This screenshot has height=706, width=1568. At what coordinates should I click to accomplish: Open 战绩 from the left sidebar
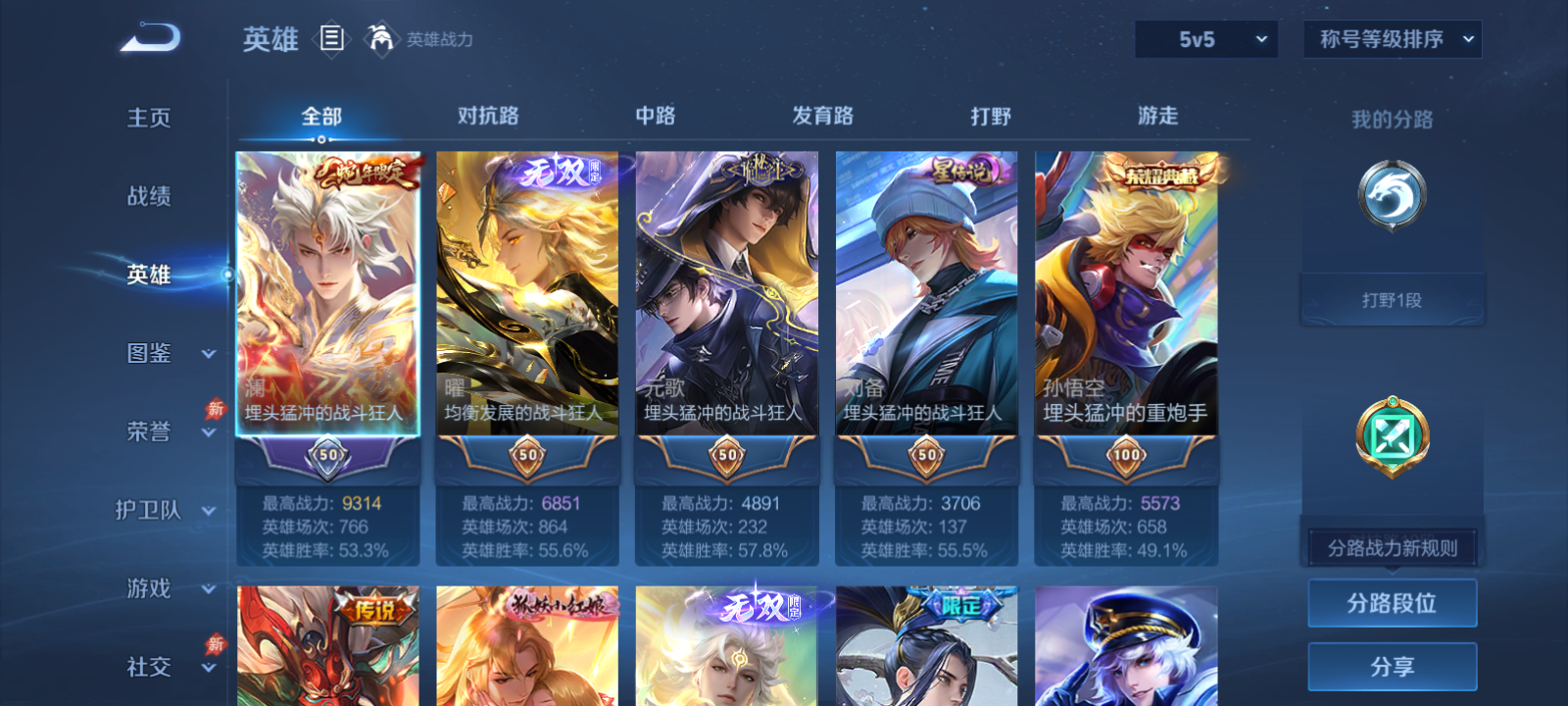click(147, 198)
